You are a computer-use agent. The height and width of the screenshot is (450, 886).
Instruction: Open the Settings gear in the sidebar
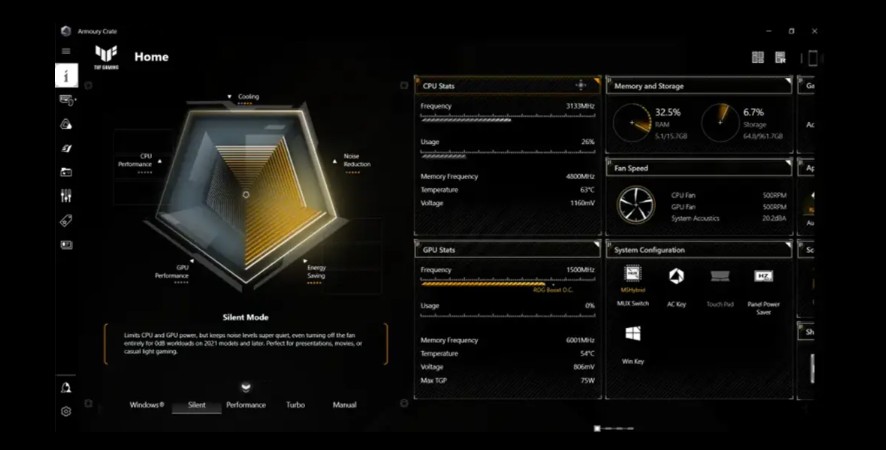(66, 411)
